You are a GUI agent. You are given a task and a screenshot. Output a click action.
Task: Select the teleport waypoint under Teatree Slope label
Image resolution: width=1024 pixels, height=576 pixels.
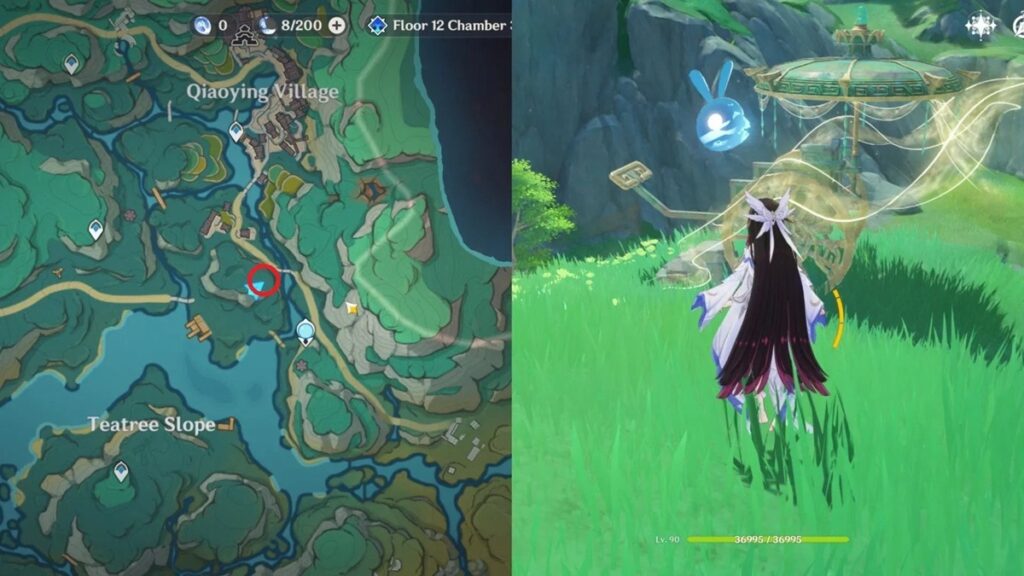tap(121, 470)
